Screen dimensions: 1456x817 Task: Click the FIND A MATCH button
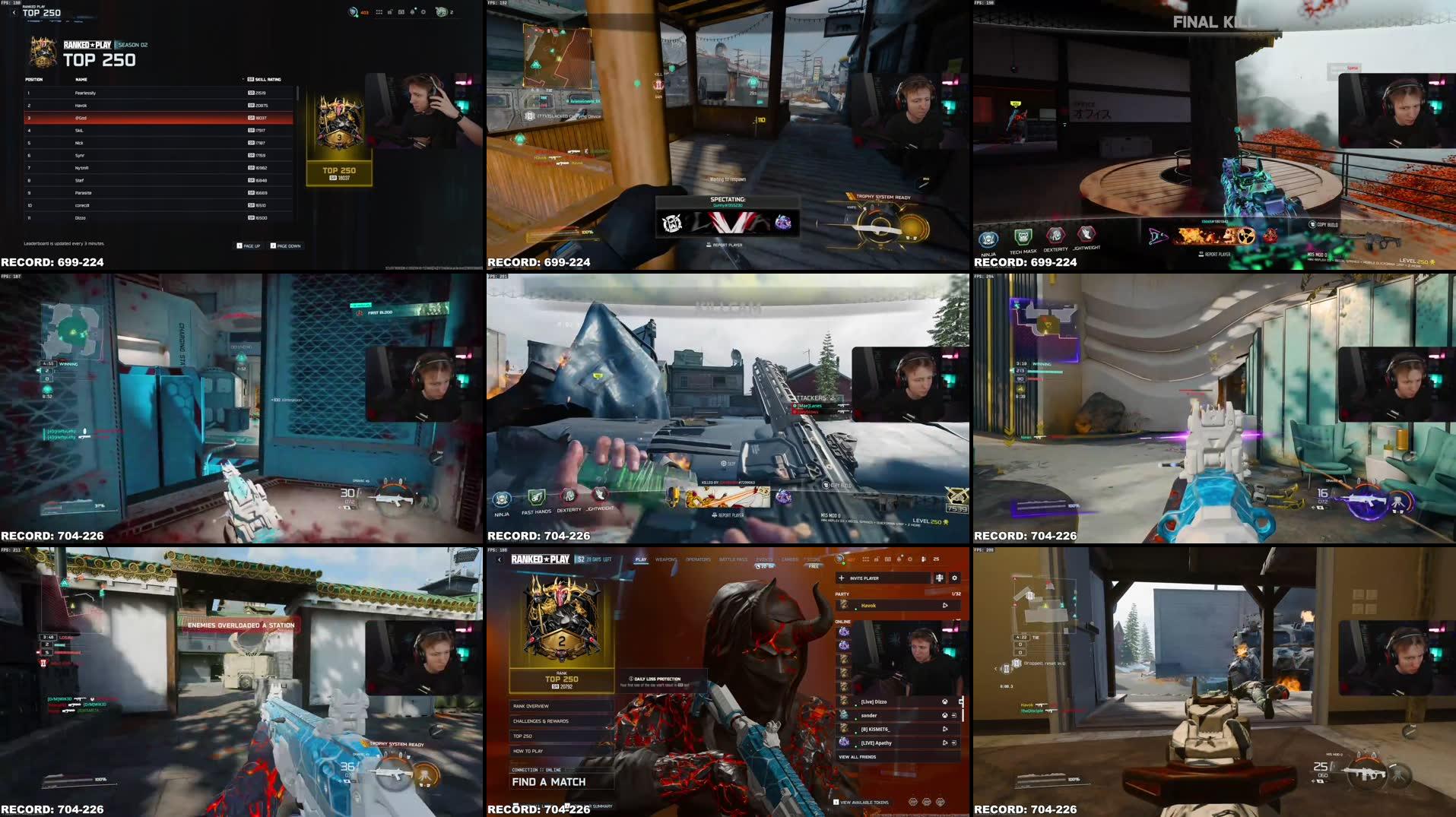point(549,782)
